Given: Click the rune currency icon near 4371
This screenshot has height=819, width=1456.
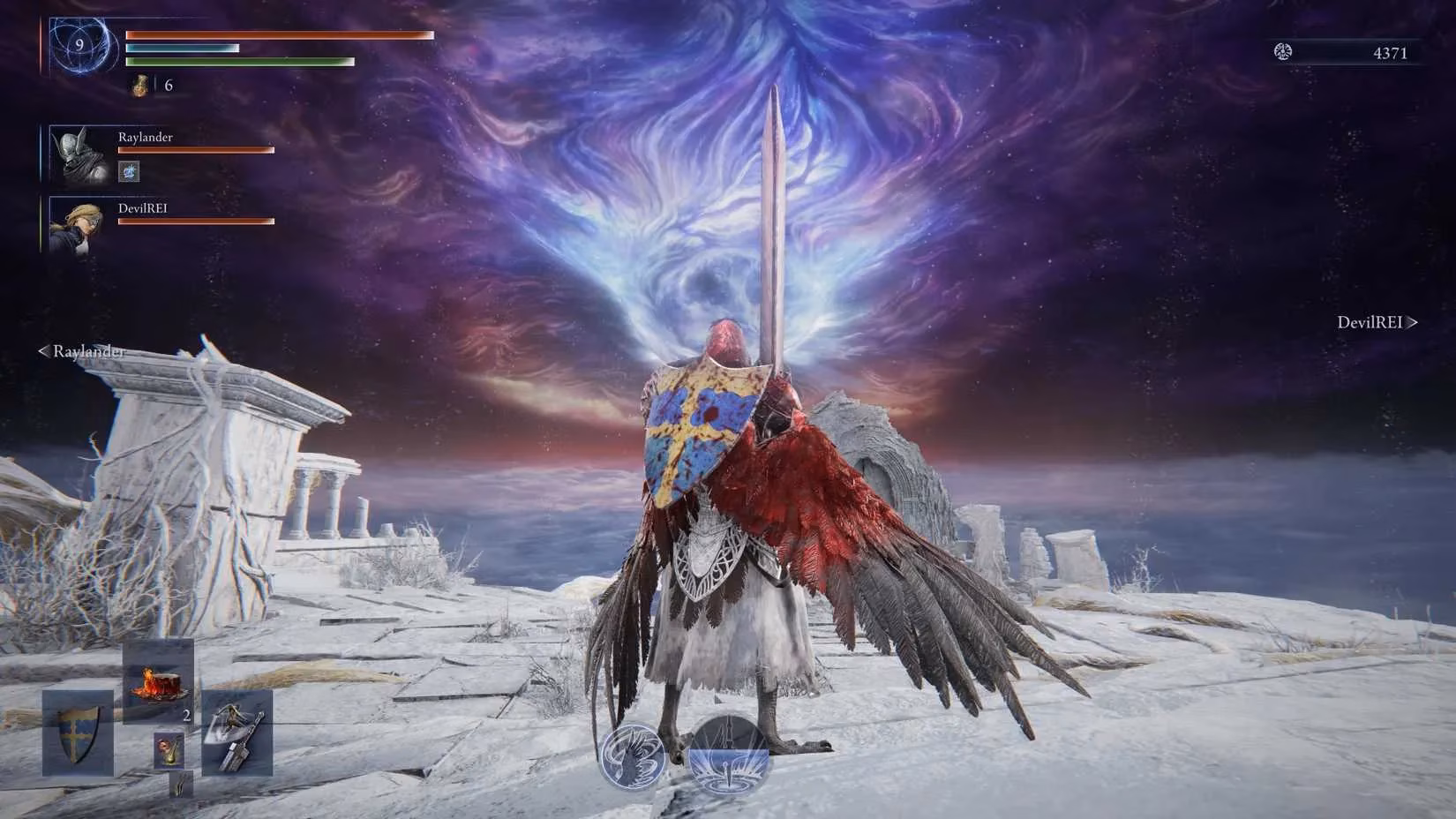Looking at the screenshot, I should 1284,50.
